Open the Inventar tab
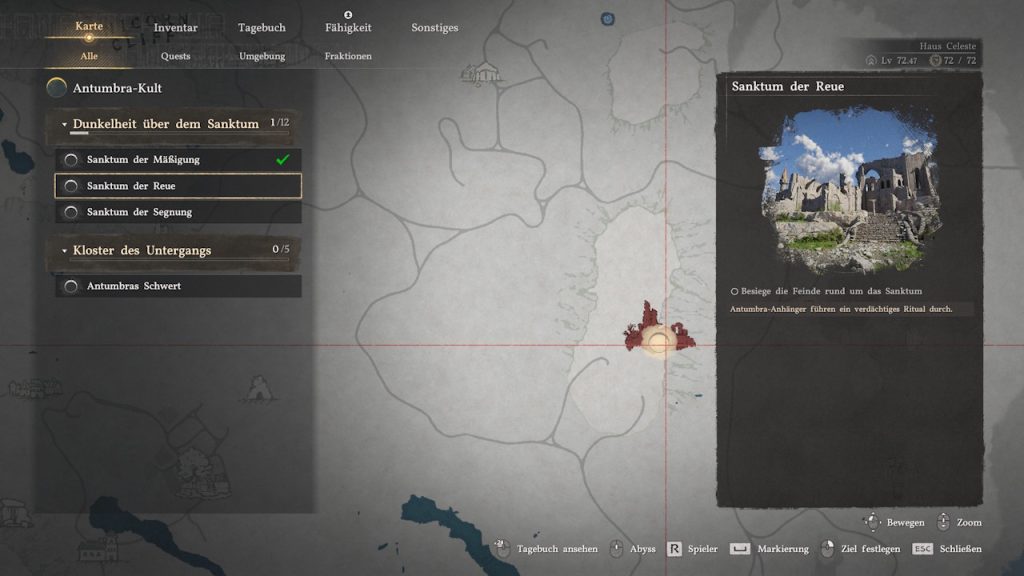Image resolution: width=1024 pixels, height=576 pixels. point(175,28)
